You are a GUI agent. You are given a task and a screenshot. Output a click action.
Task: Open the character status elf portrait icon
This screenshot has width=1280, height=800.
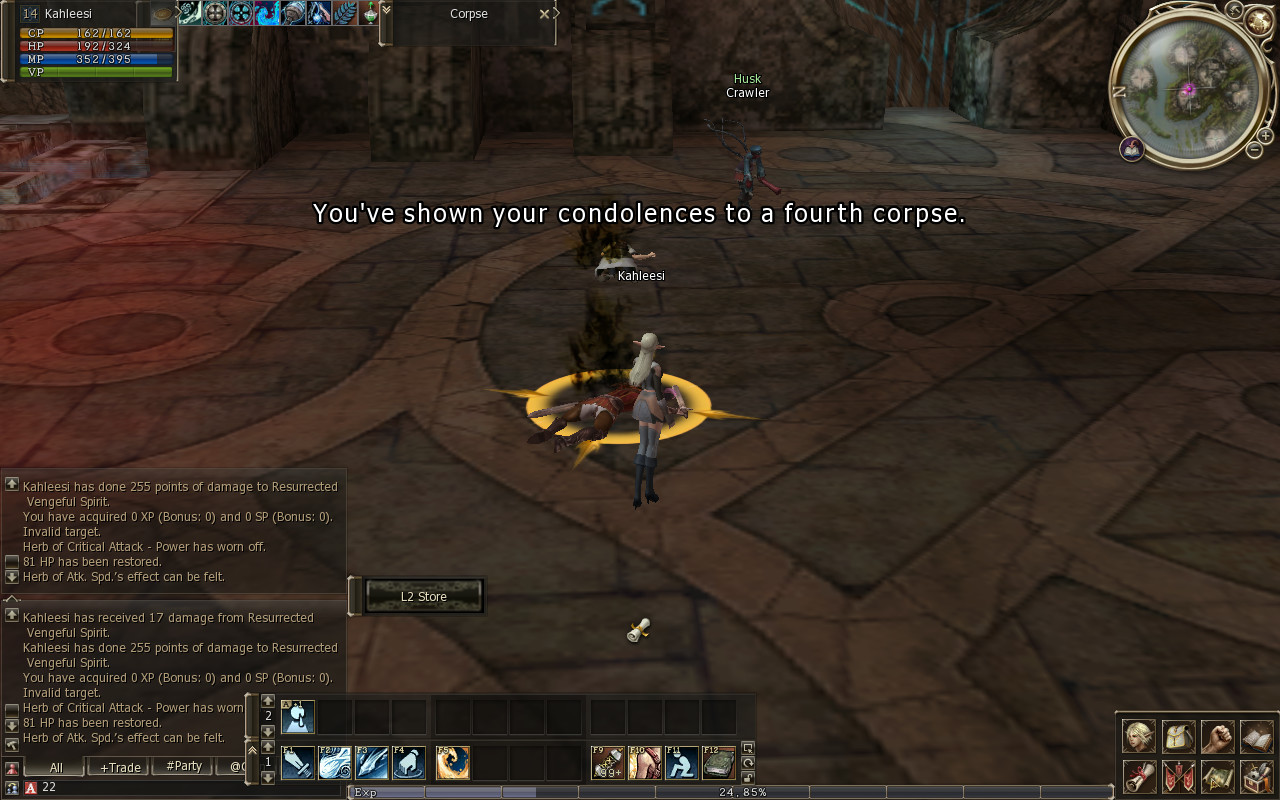[1138, 737]
